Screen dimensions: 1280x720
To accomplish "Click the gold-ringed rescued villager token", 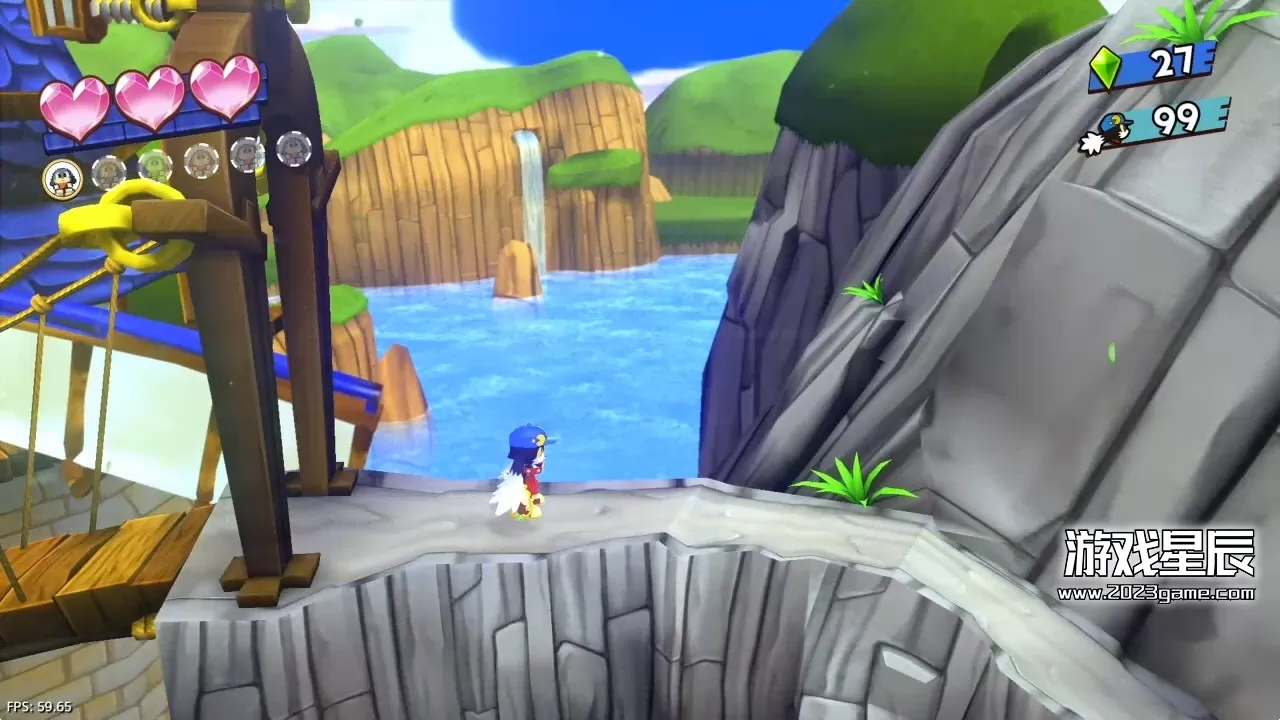I will pyautogui.click(x=63, y=179).
